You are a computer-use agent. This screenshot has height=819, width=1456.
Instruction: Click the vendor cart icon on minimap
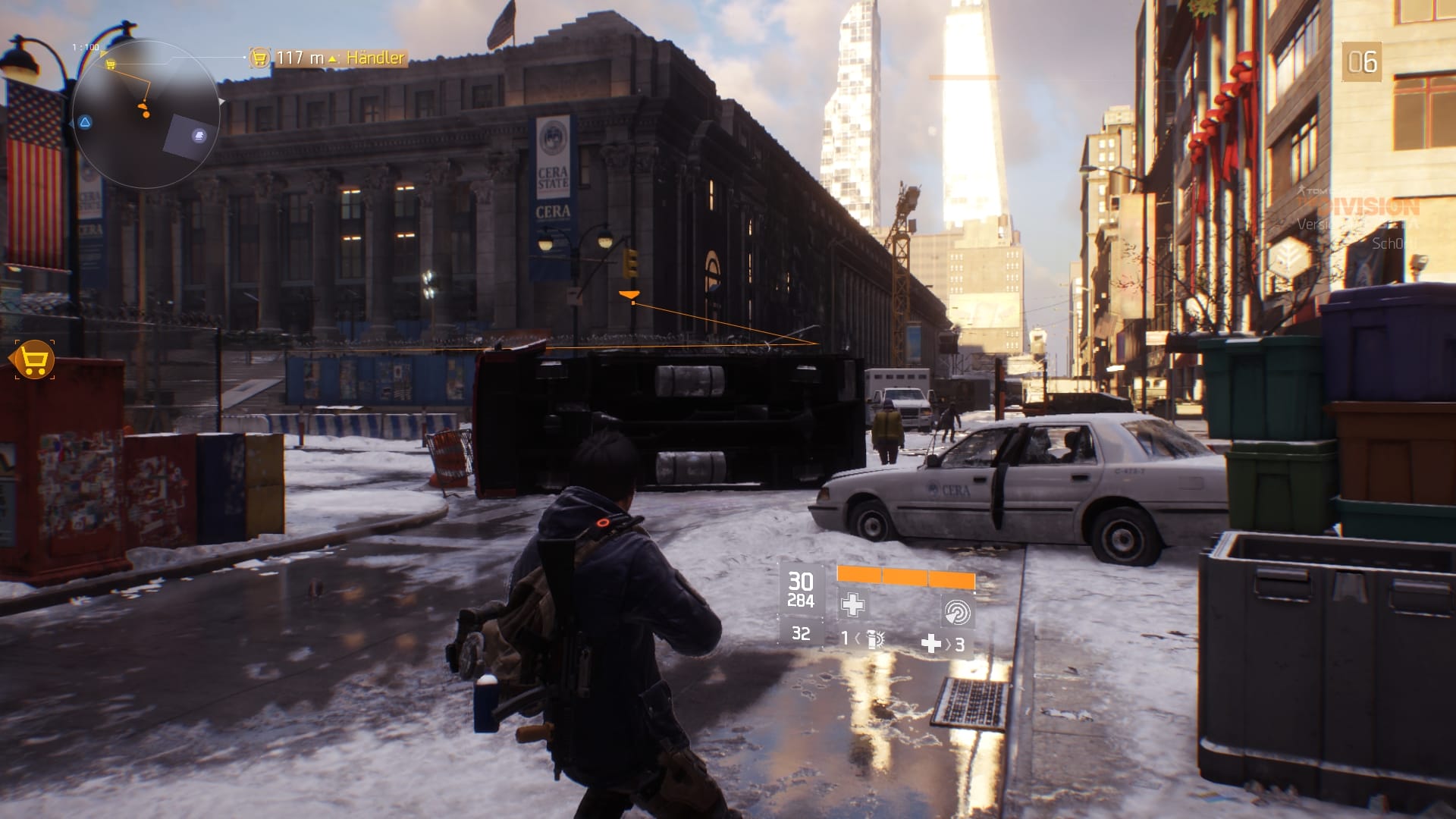[x=111, y=64]
